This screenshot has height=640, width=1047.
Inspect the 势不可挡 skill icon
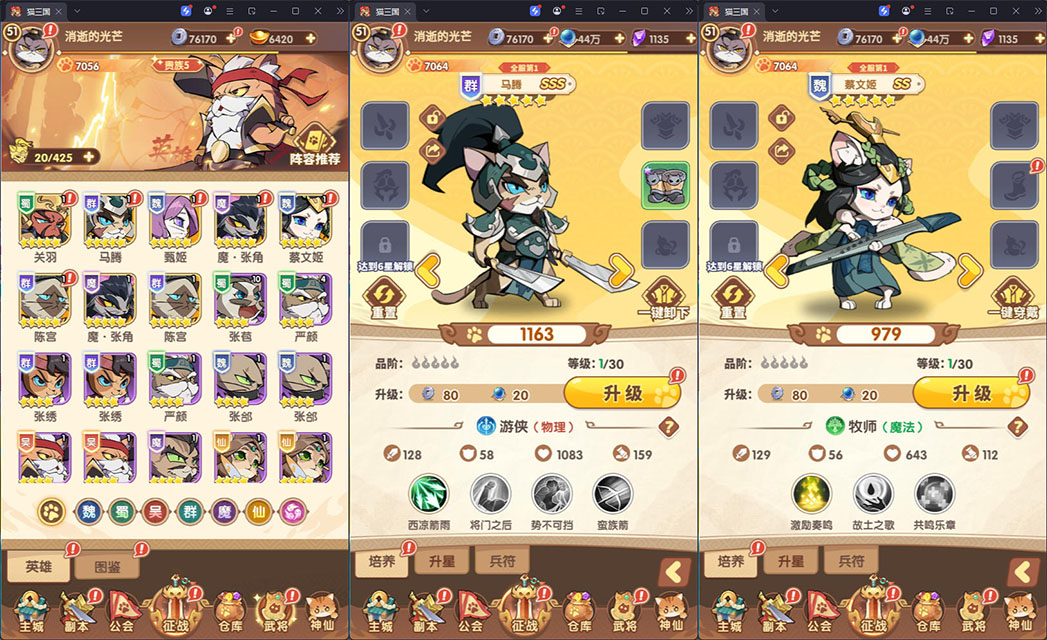pos(551,494)
